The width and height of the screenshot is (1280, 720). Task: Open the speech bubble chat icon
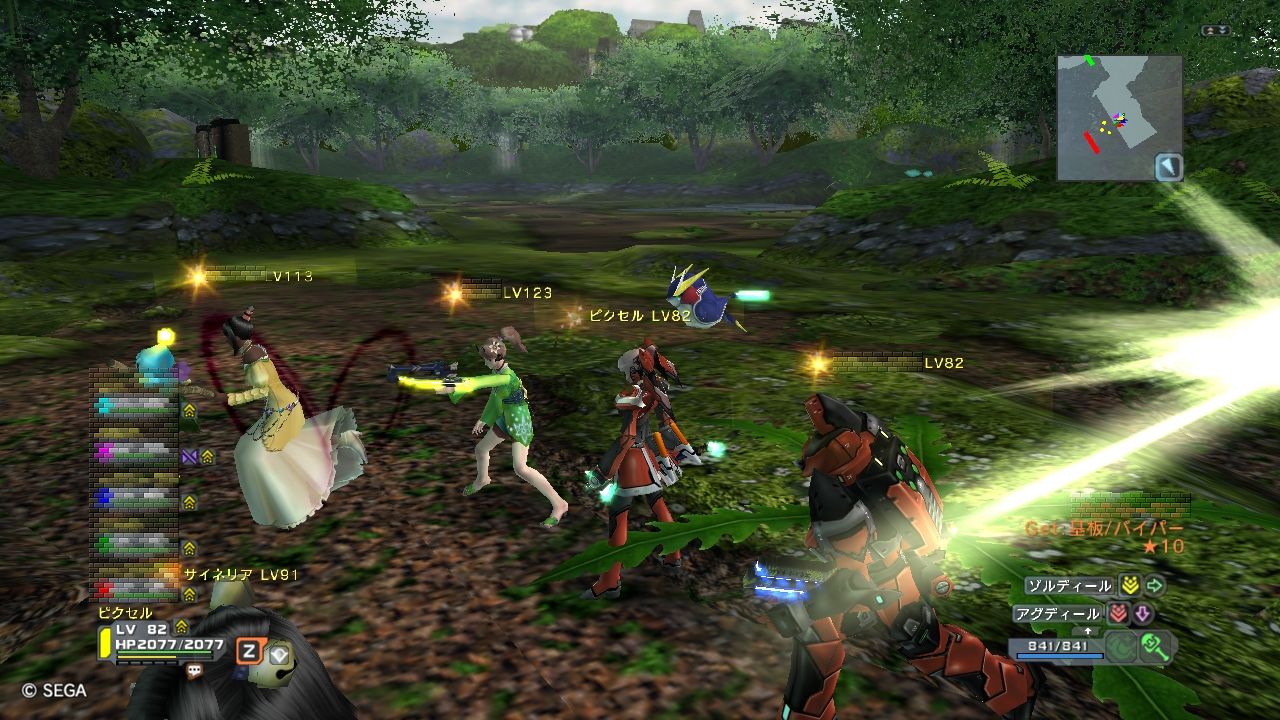coord(194,672)
